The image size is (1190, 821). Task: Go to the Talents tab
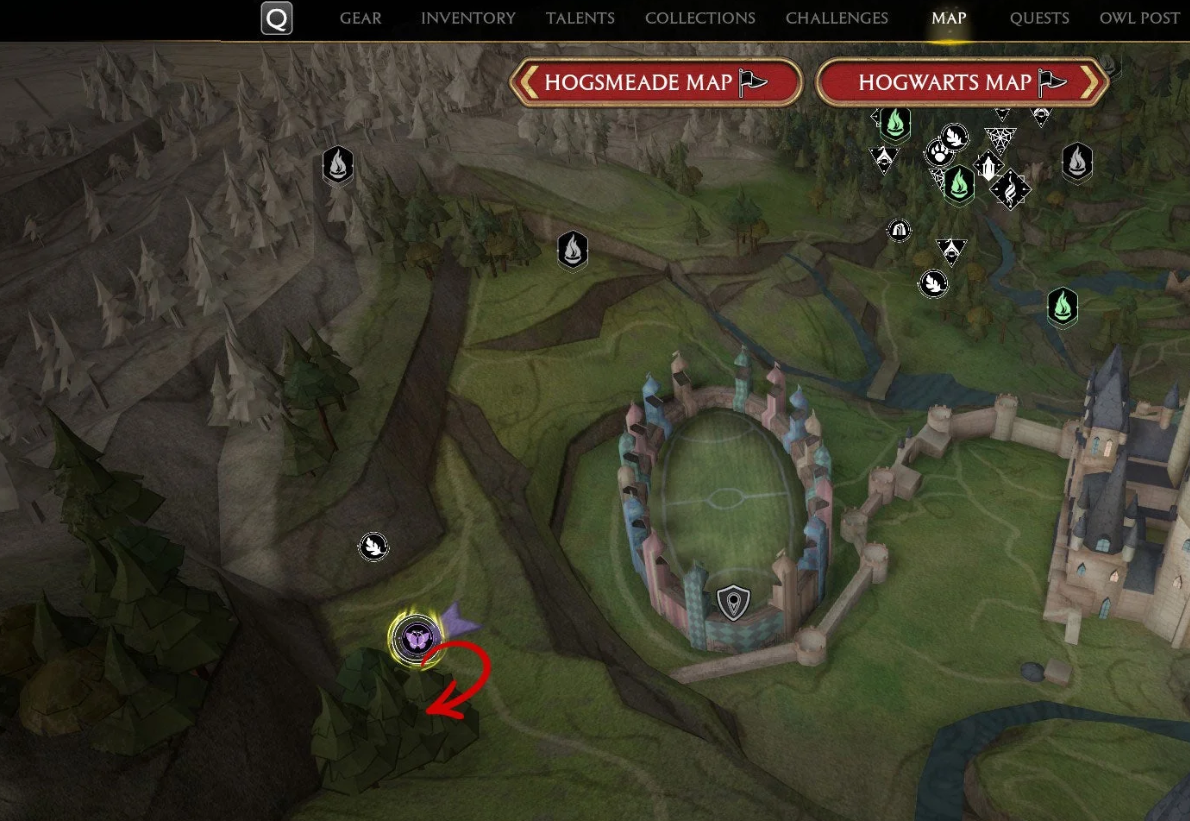(x=580, y=18)
